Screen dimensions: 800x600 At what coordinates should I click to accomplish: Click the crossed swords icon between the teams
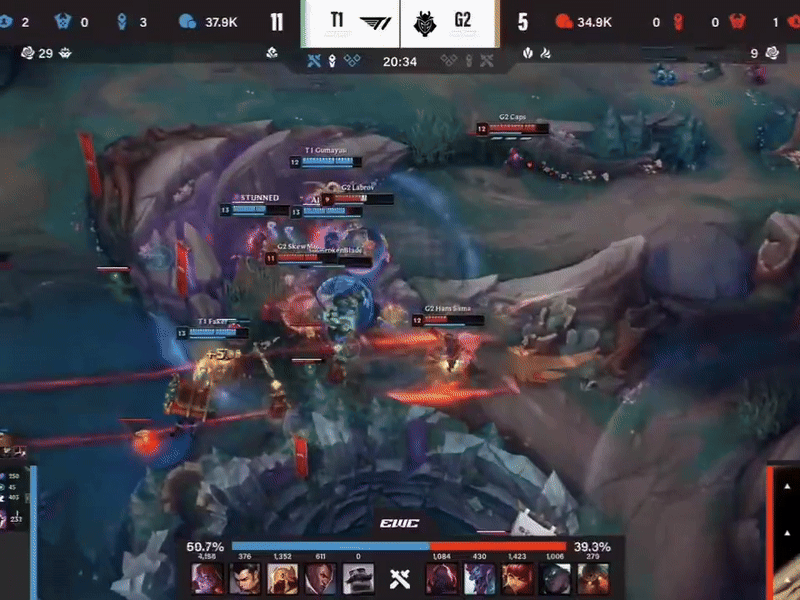click(400, 578)
